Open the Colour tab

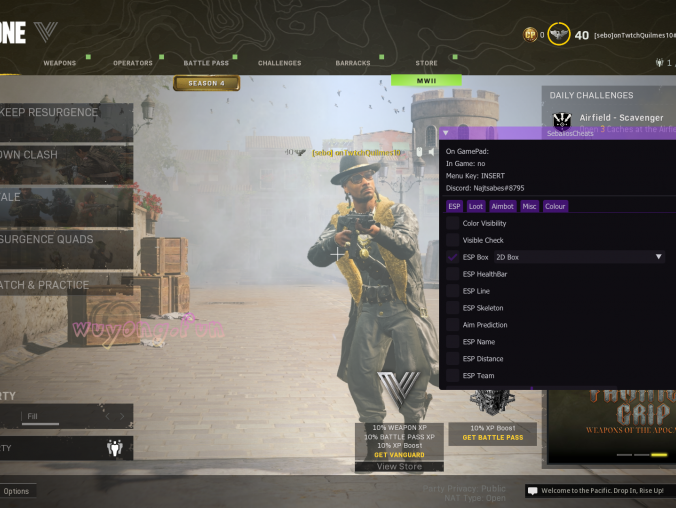tap(555, 206)
